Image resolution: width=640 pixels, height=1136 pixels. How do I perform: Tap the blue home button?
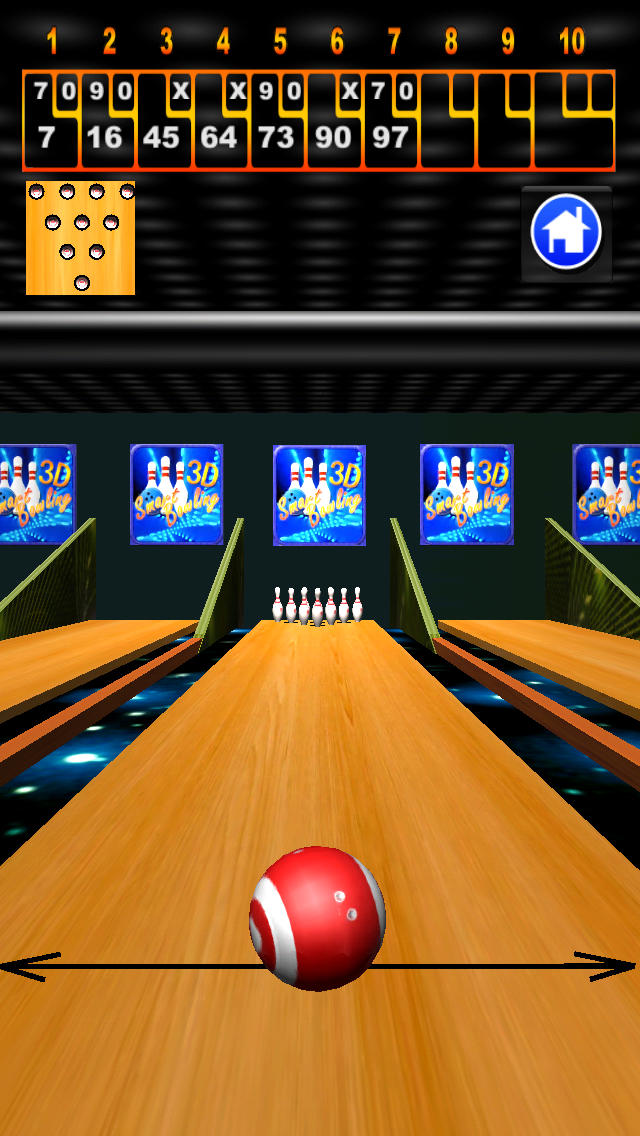click(566, 233)
